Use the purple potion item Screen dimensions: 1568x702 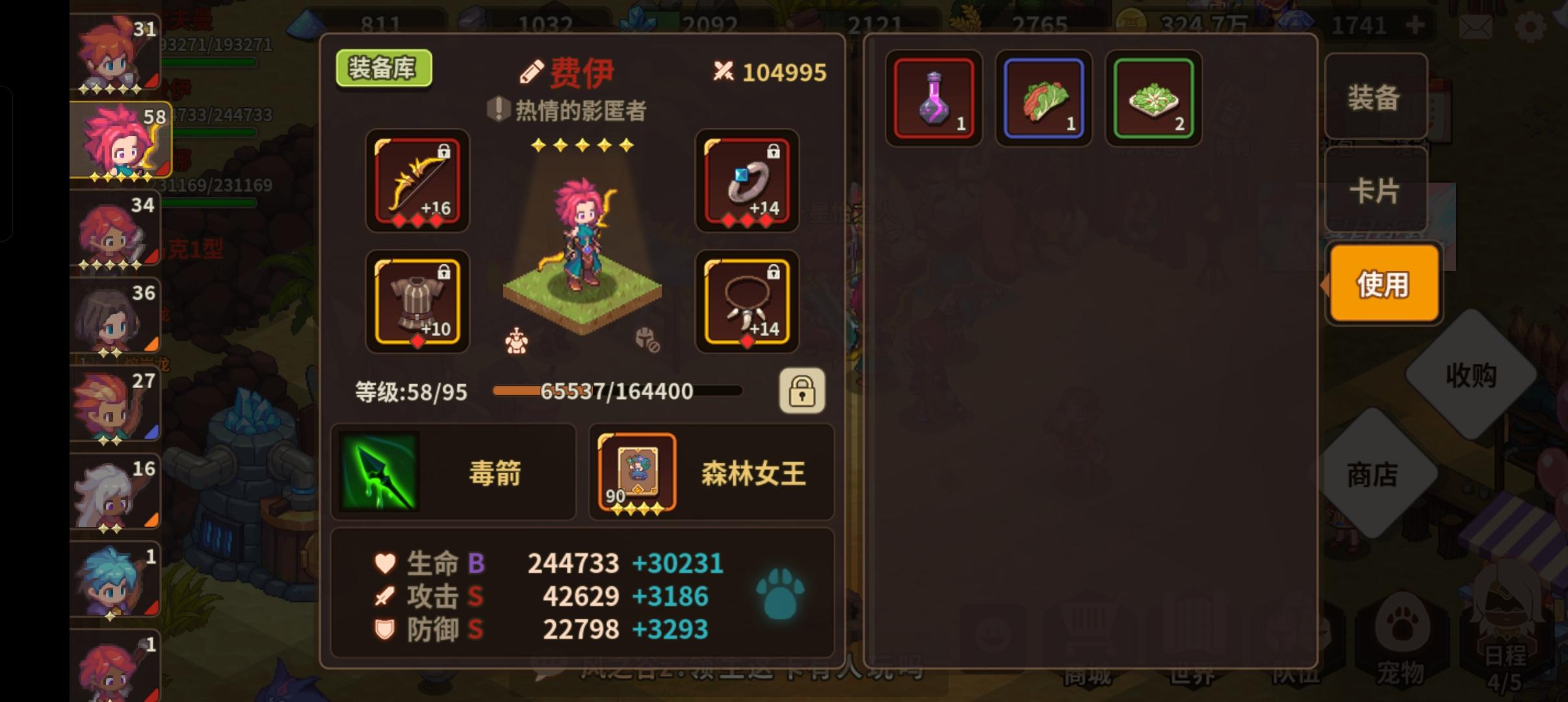click(x=934, y=99)
